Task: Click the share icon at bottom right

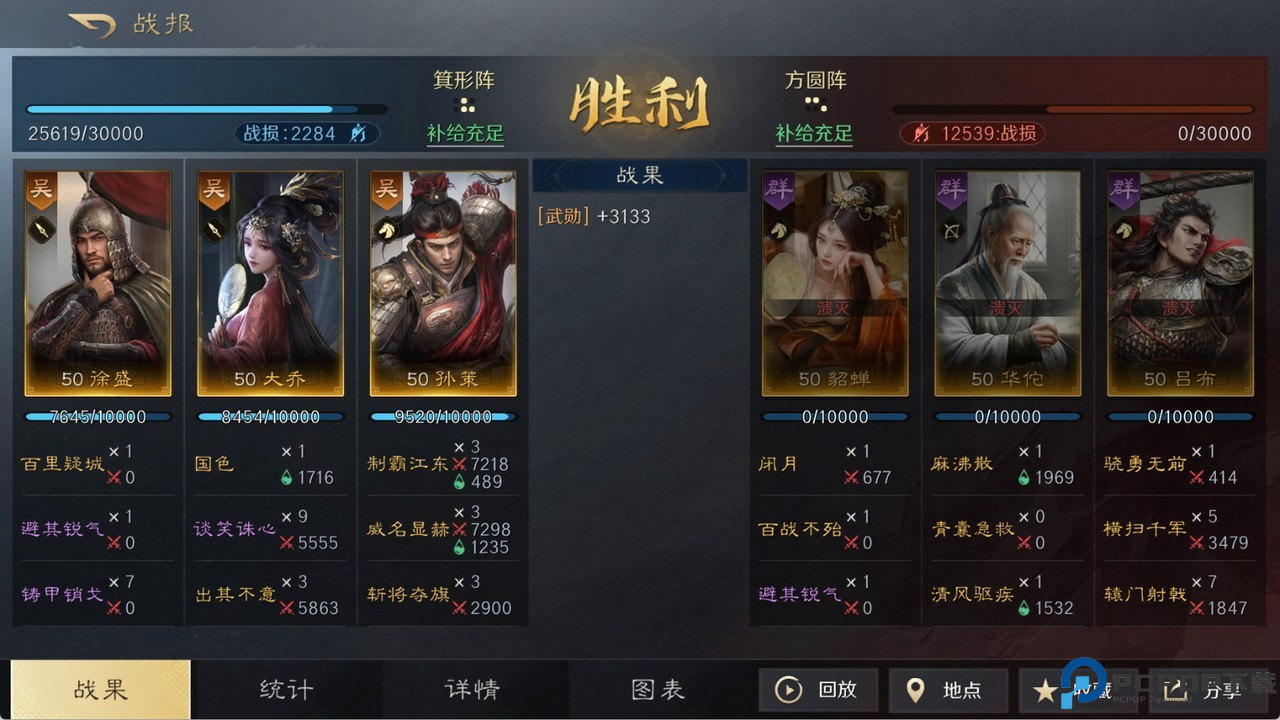Action: pos(1177,690)
